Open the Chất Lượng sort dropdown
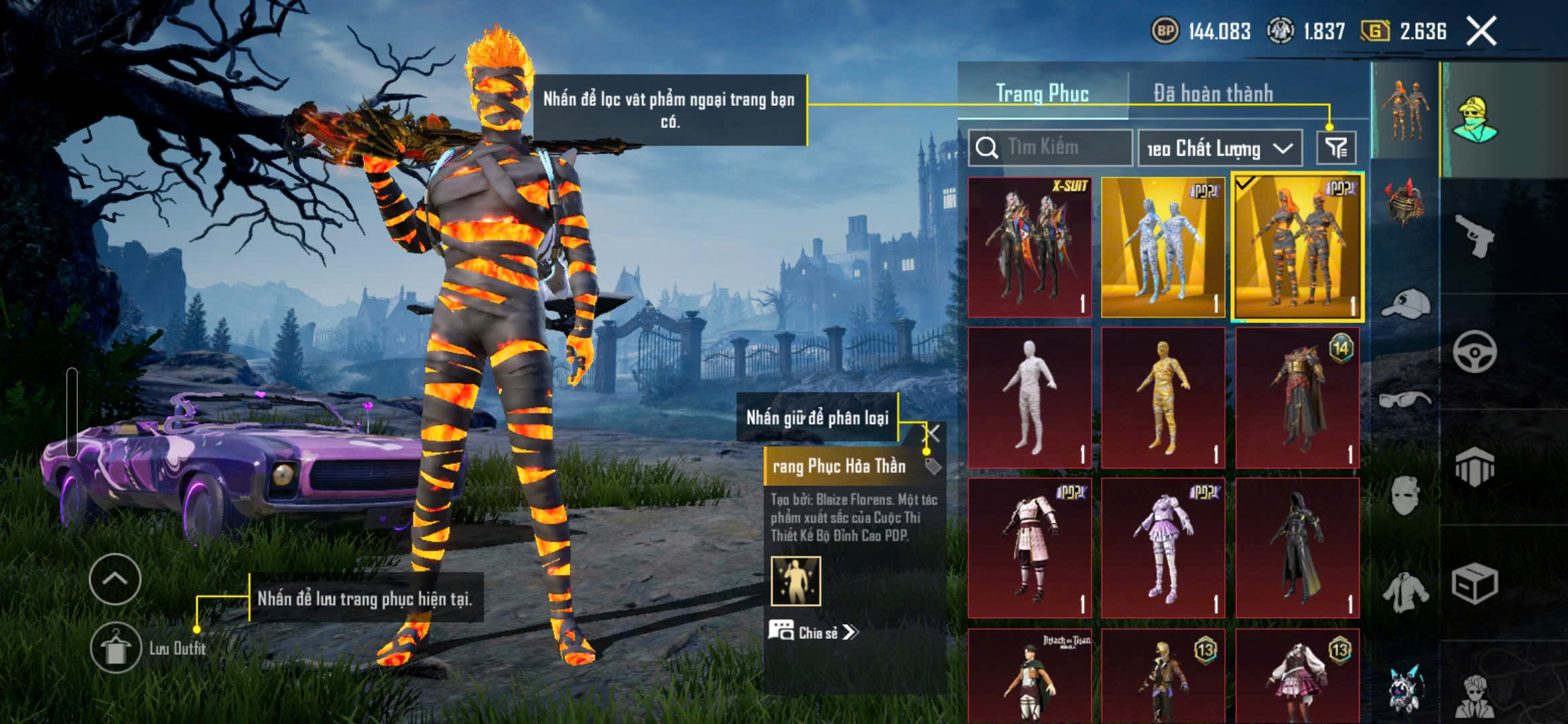1568x724 pixels. point(1220,148)
